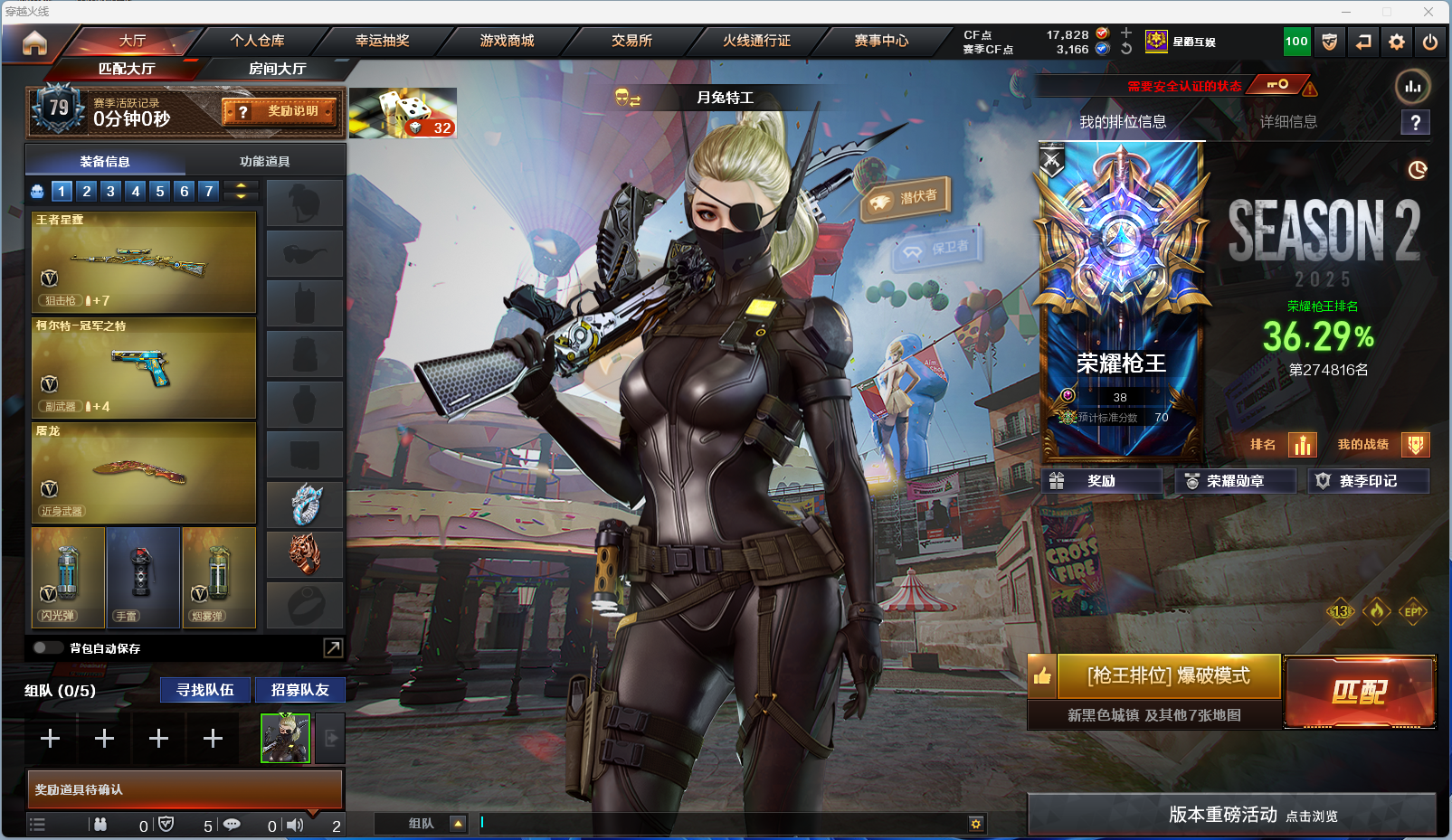Select the 王者星霆 sniper rifle slot
The width and height of the screenshot is (1452, 840).
(144, 262)
